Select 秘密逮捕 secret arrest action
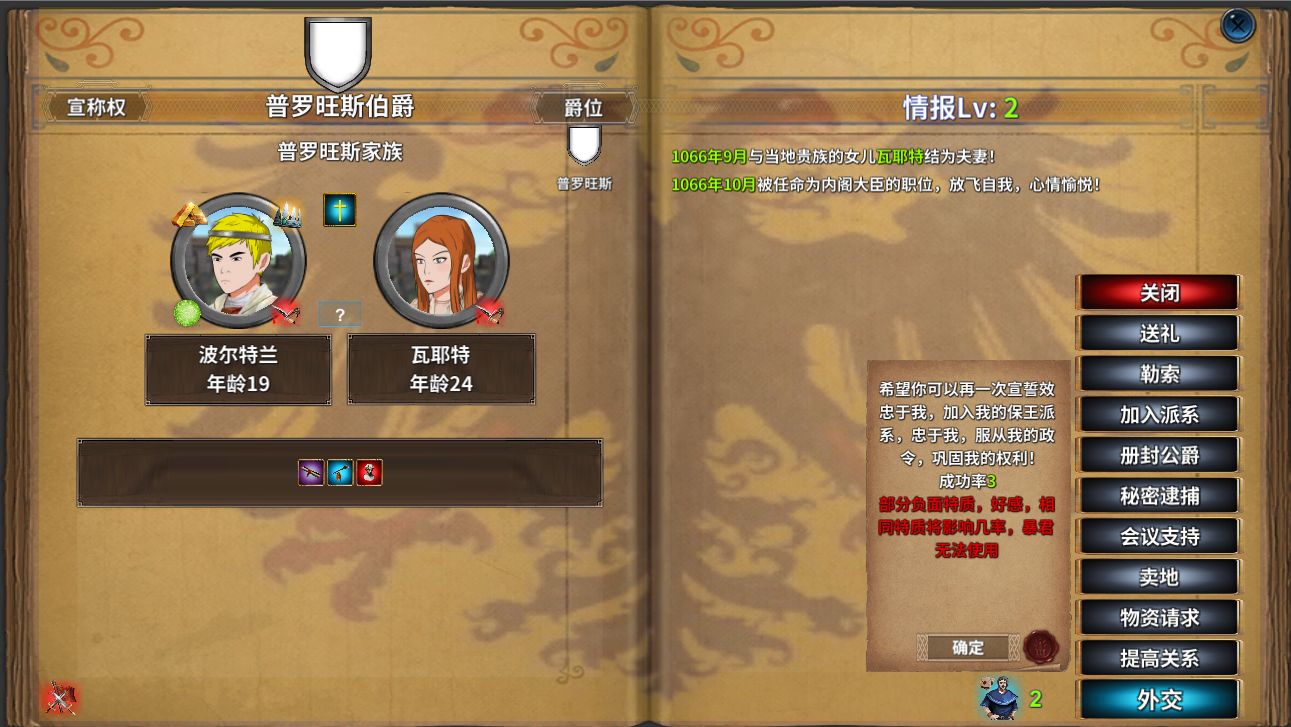This screenshot has width=1291, height=727. [1157, 495]
